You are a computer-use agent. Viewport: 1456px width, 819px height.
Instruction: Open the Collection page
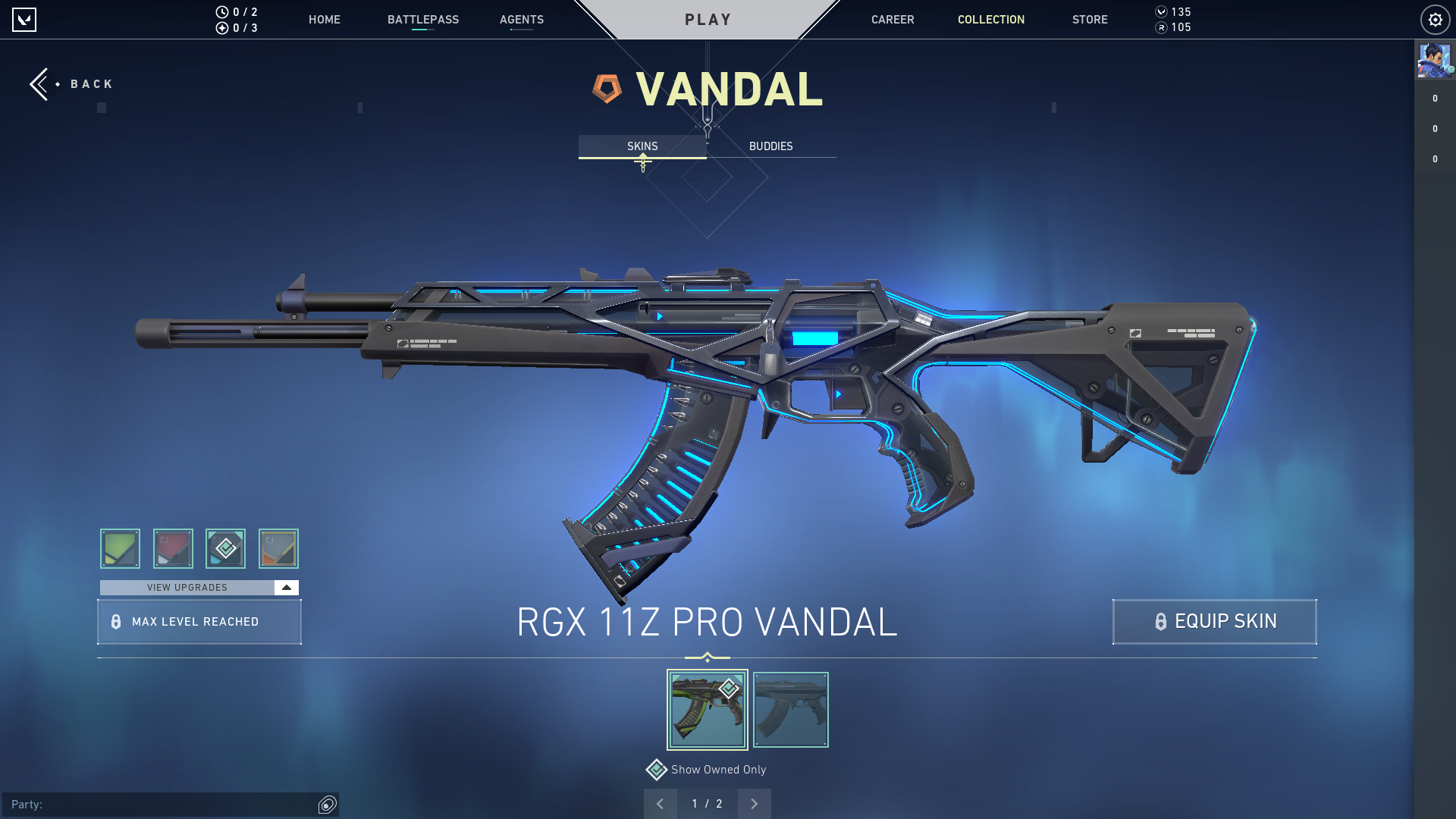coord(990,20)
